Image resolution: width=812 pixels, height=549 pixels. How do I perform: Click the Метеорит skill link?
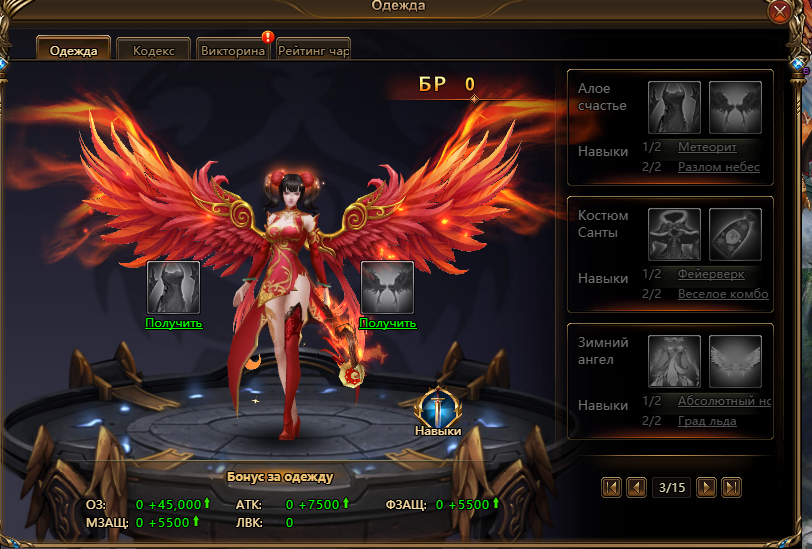pyautogui.click(x=707, y=147)
